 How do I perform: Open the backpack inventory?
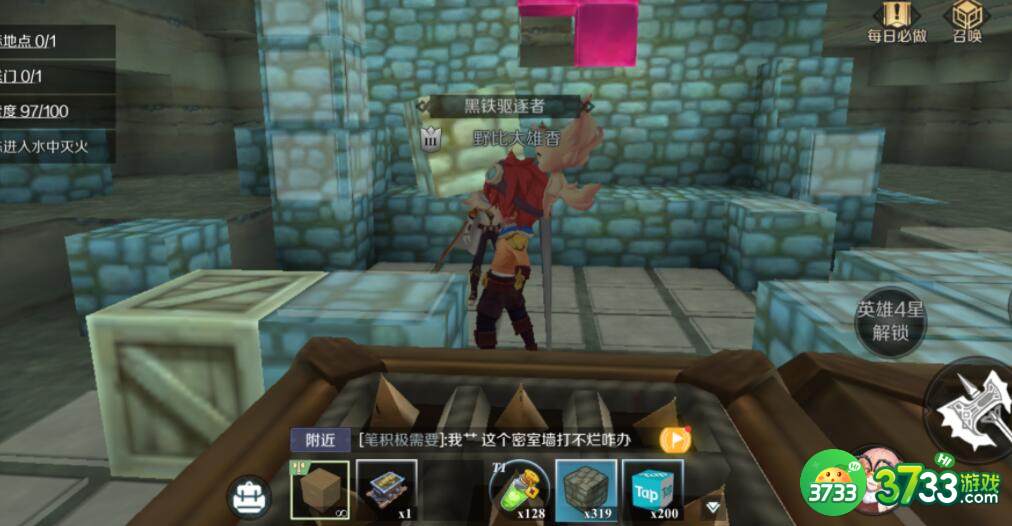tap(249, 496)
